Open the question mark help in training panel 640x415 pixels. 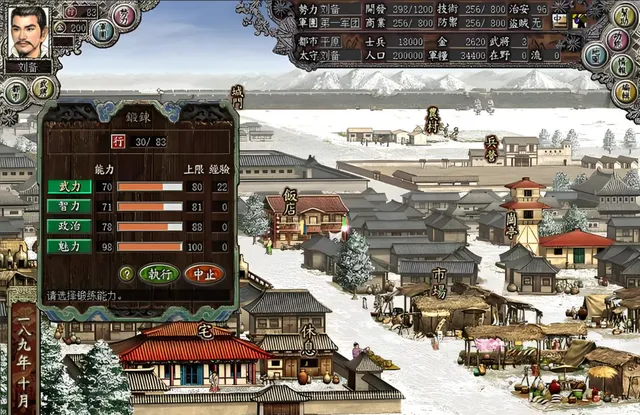click(126, 273)
